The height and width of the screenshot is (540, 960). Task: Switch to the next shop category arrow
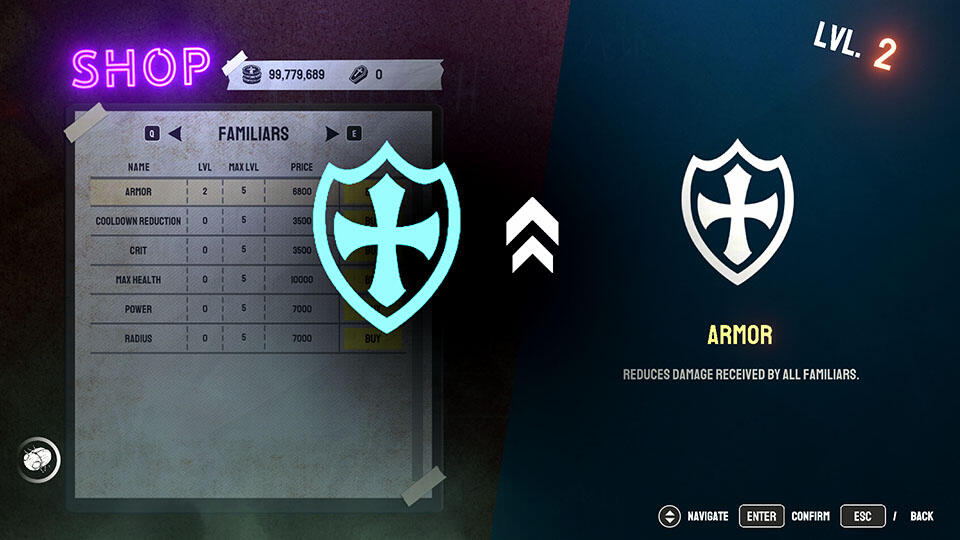[x=332, y=133]
